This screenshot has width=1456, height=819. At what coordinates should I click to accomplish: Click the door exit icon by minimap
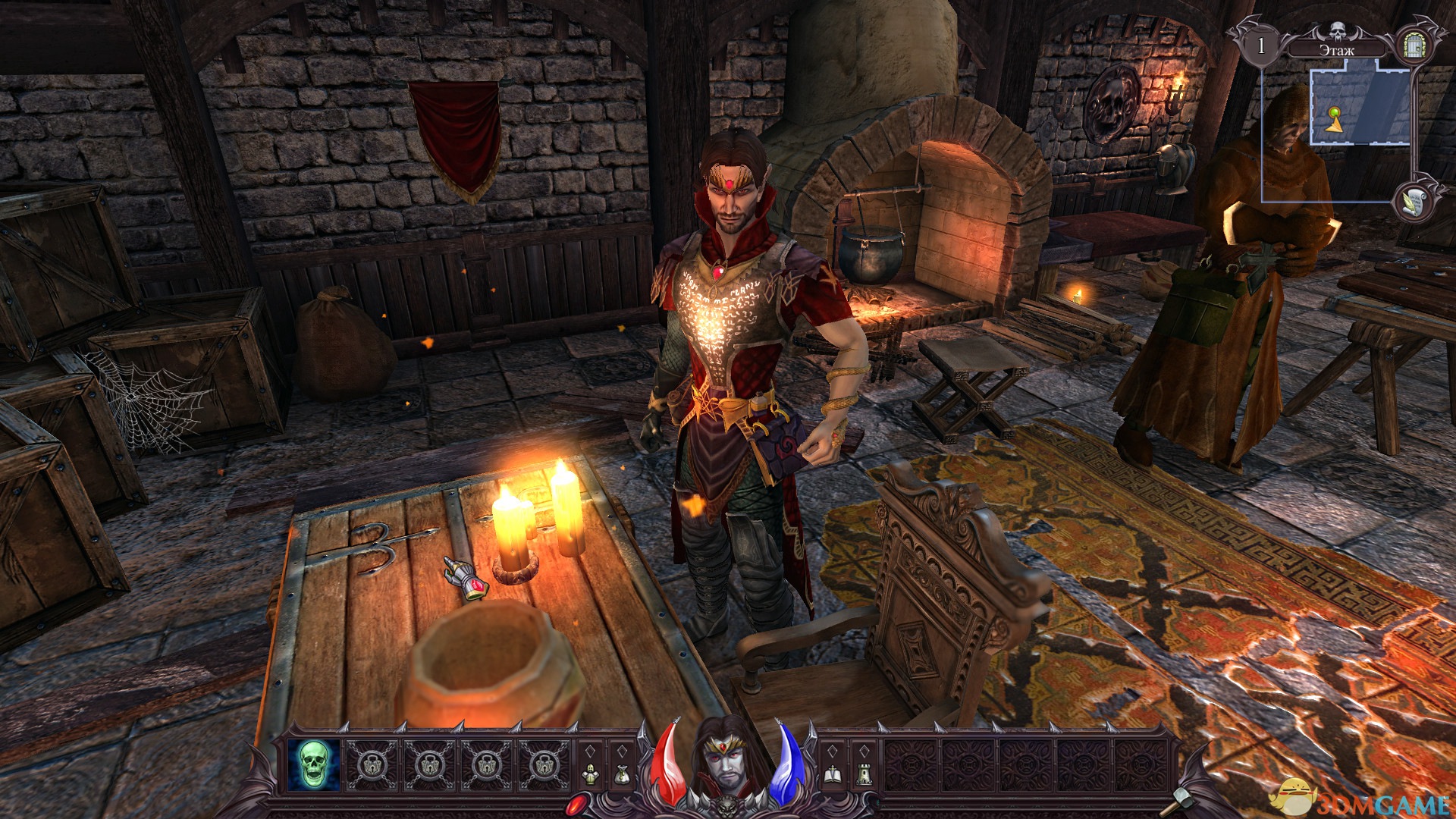coord(1414,45)
